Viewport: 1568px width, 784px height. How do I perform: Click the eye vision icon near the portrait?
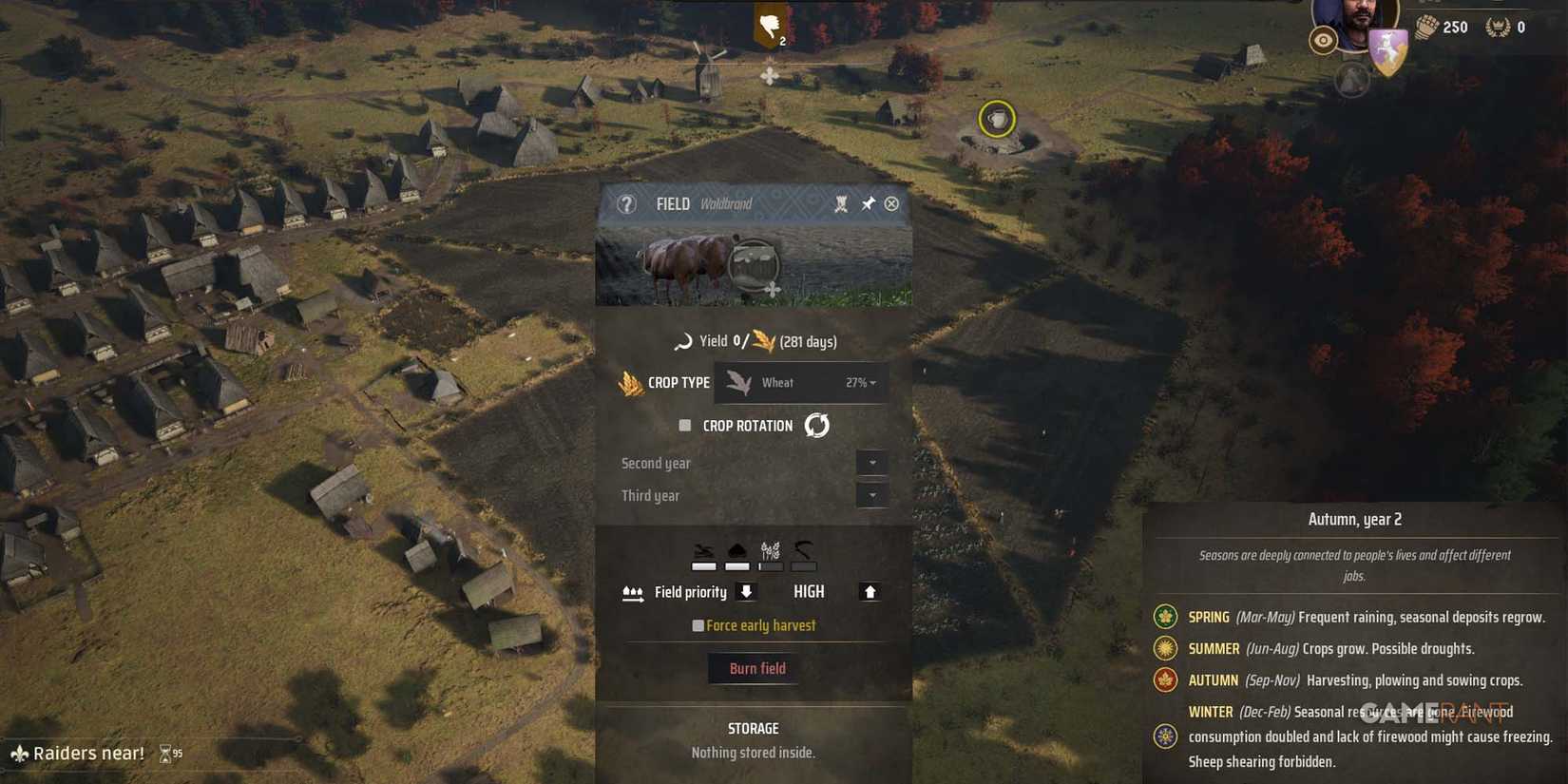click(x=1324, y=42)
